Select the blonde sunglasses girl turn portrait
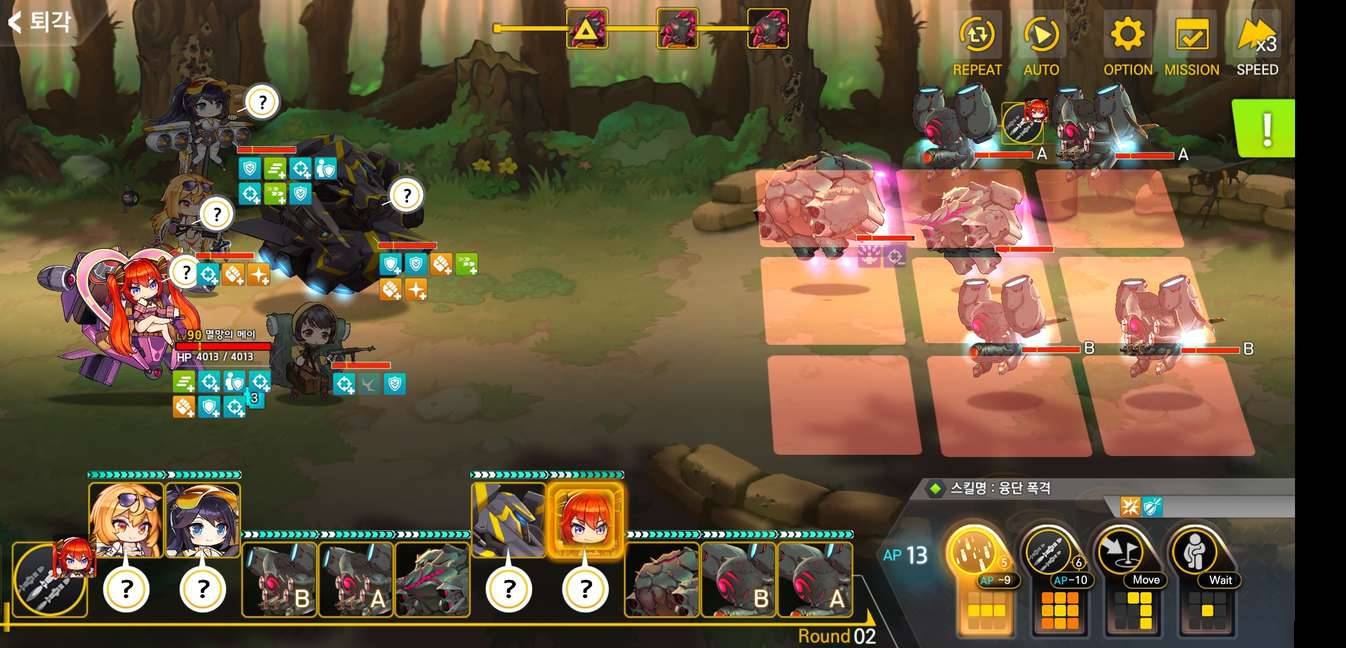Image resolution: width=1346 pixels, height=648 pixels. coord(126,520)
